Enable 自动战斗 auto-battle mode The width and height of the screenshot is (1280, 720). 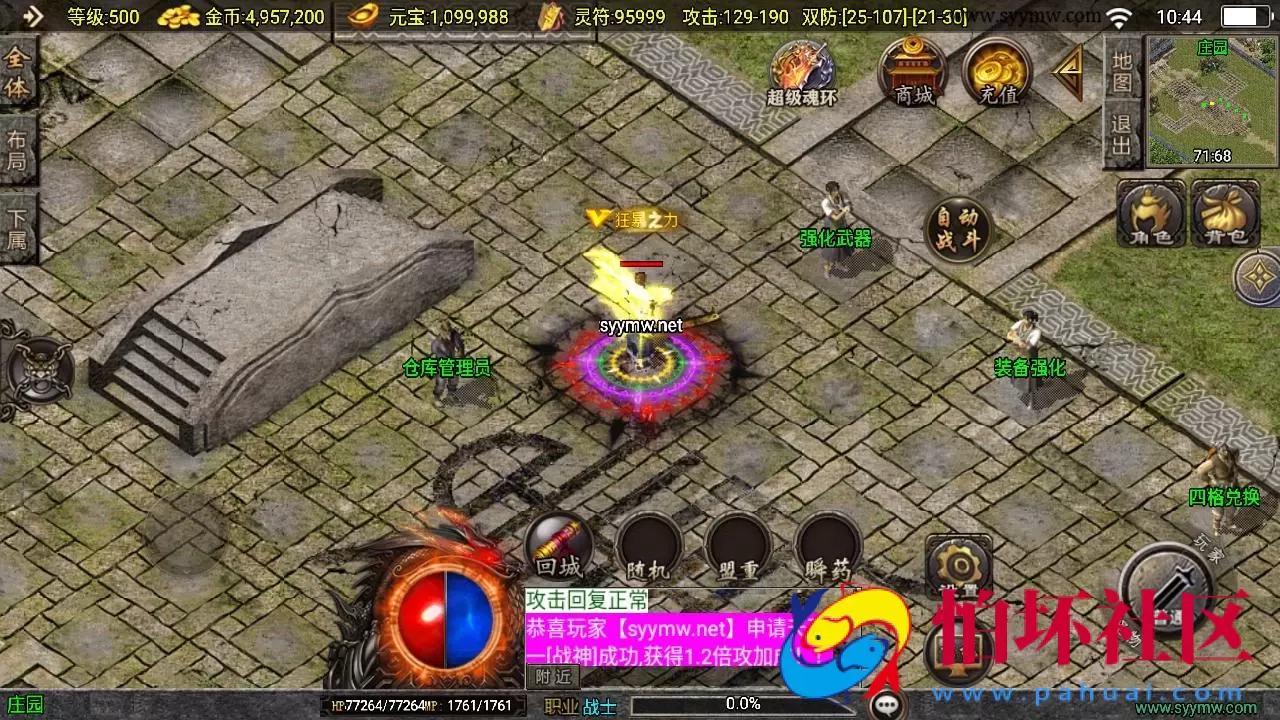956,228
